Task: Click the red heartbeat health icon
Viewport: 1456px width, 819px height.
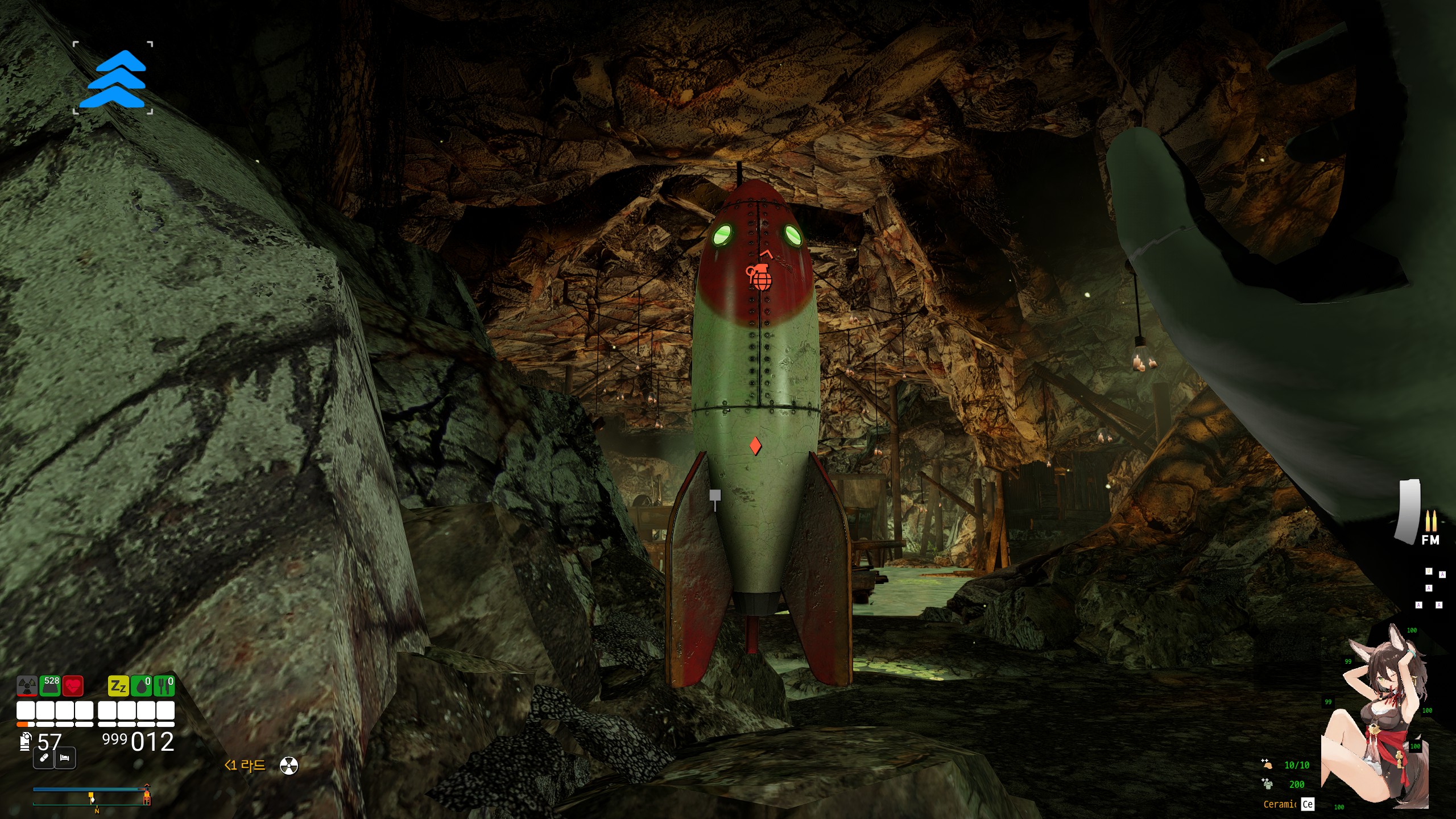Action: [73, 686]
